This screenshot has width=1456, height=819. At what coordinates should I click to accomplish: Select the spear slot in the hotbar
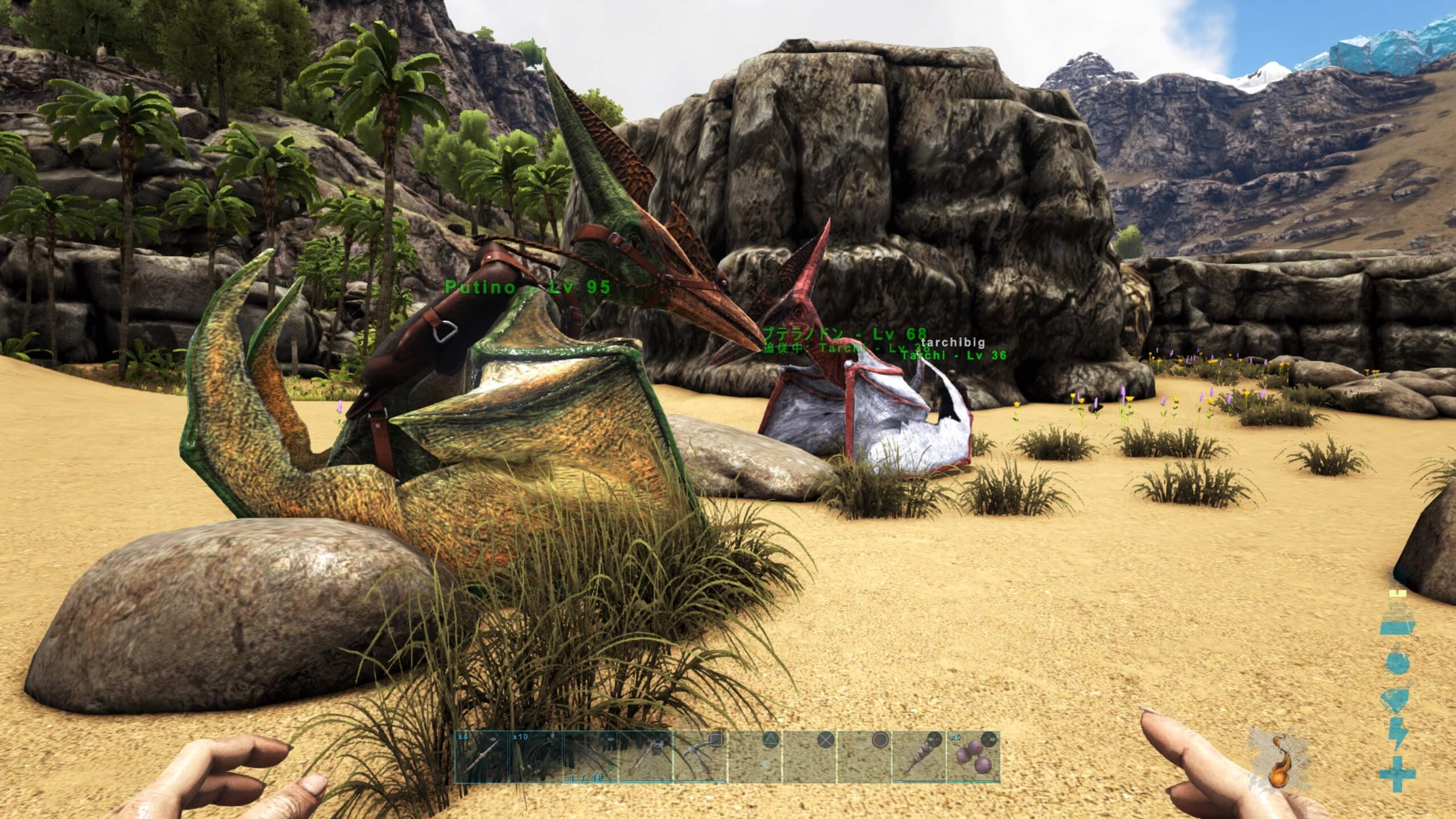click(481, 757)
